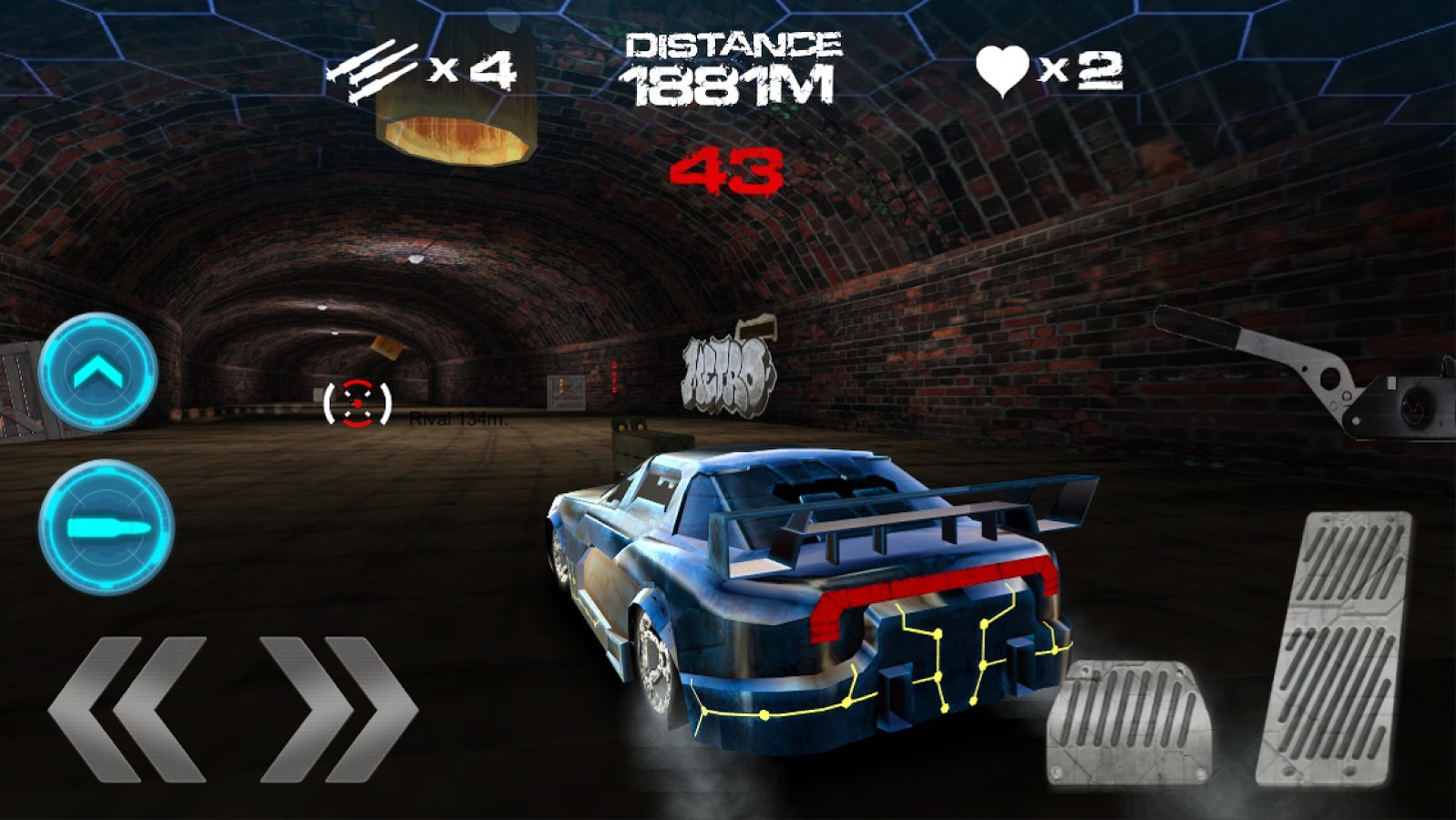Steer left with the left chevron arrow
Viewport: 1456px width, 820px height.
[x=128, y=708]
